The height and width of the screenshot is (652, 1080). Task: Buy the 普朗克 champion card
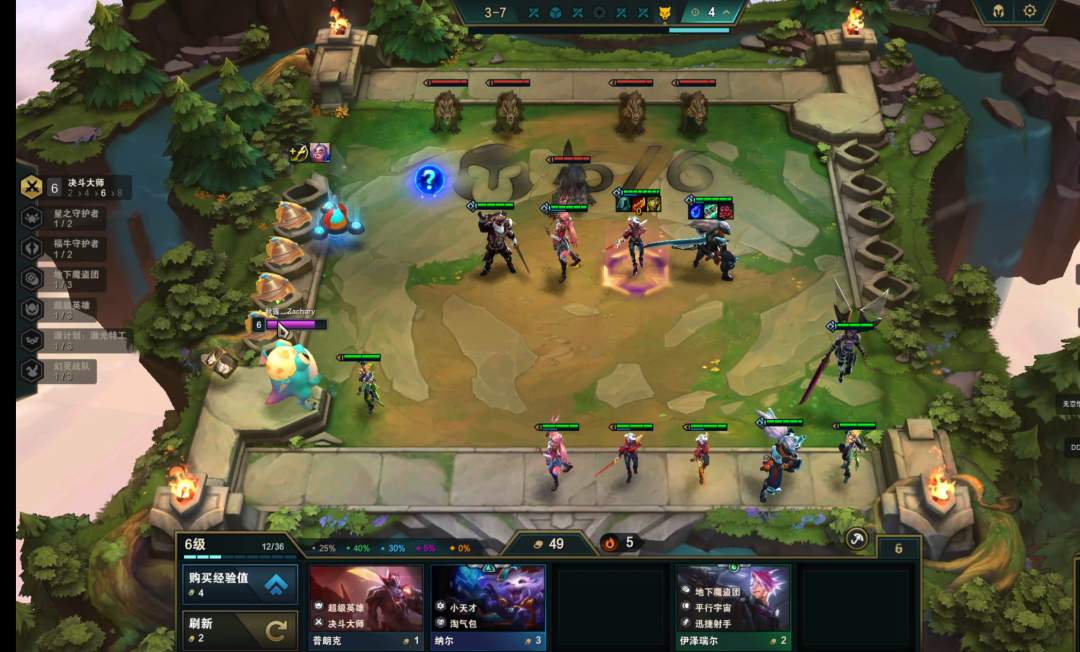point(366,606)
